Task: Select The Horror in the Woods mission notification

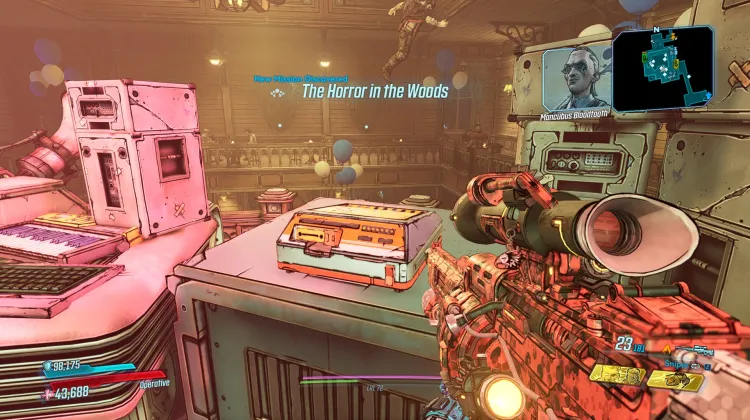Action: pos(375,91)
